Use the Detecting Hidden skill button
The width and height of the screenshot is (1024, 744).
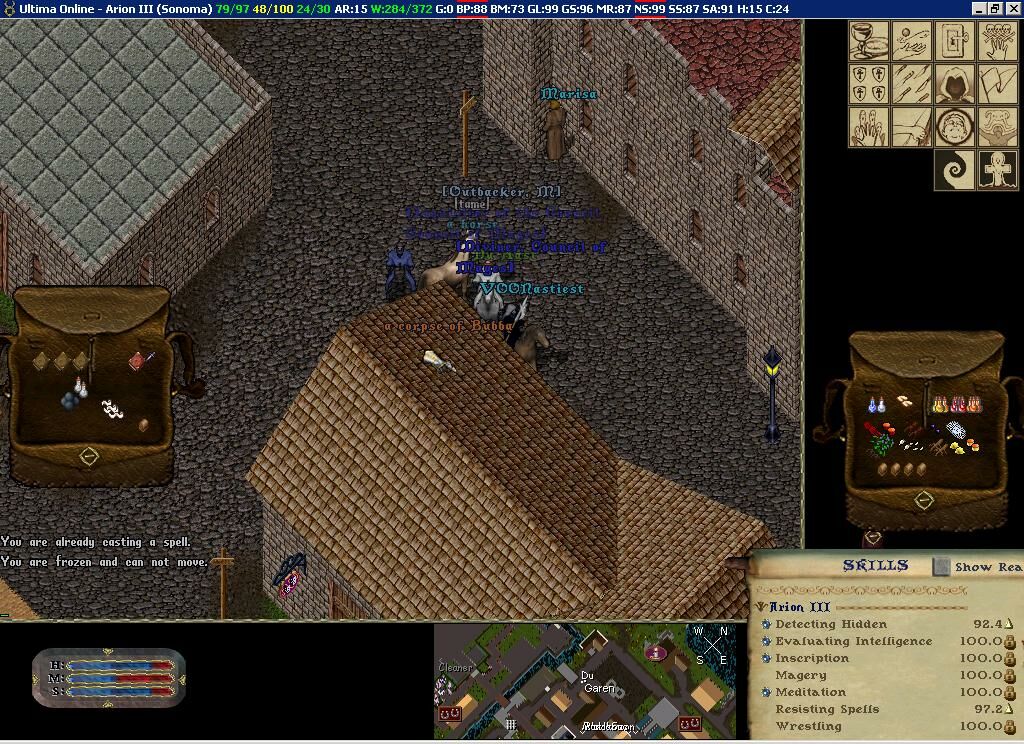point(766,624)
